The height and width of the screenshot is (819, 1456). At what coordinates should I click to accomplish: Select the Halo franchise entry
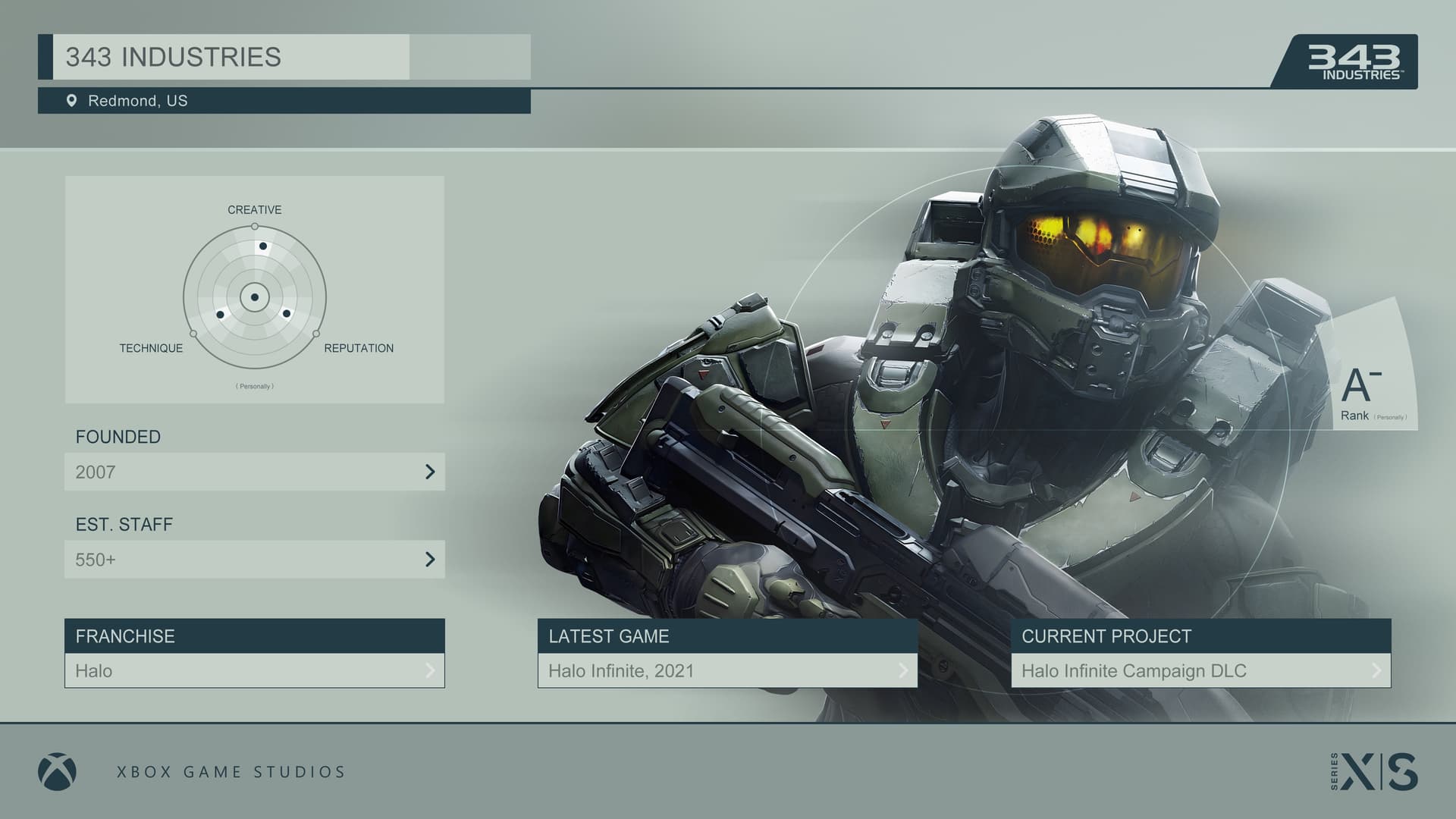coord(255,670)
